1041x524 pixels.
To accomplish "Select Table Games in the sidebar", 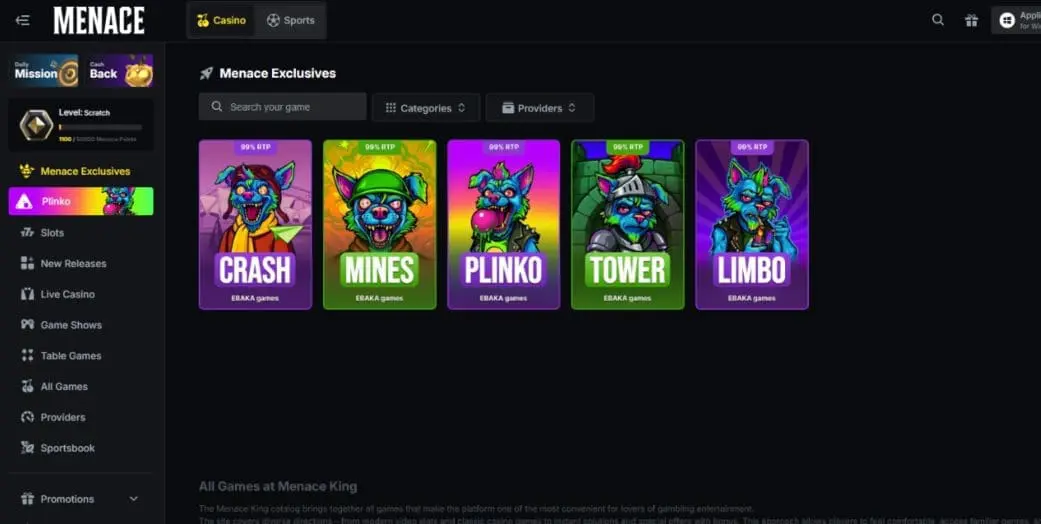I will pos(71,356).
